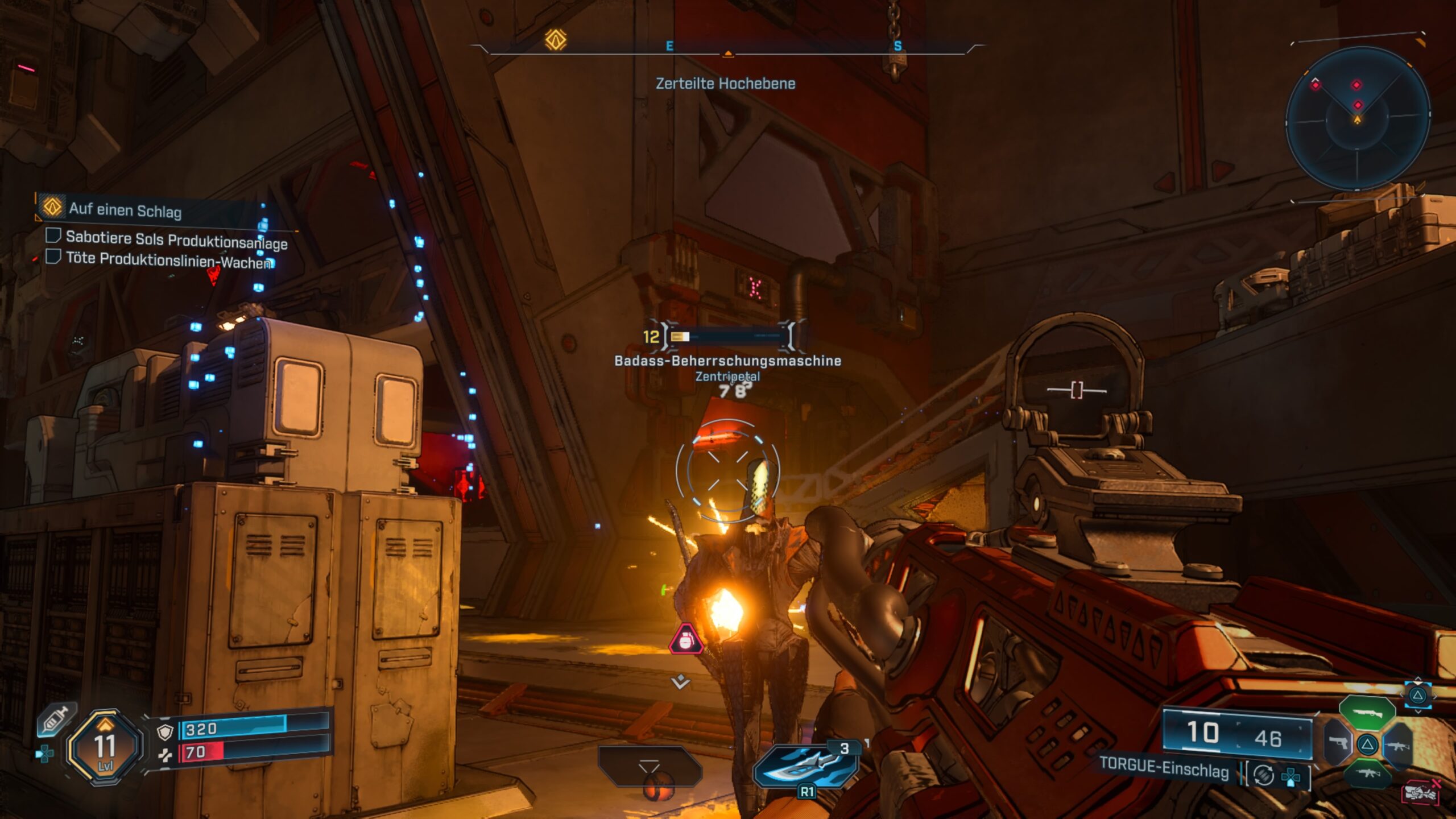Click the 'Töte Produktionslinien-Wachen' objective

(x=169, y=260)
